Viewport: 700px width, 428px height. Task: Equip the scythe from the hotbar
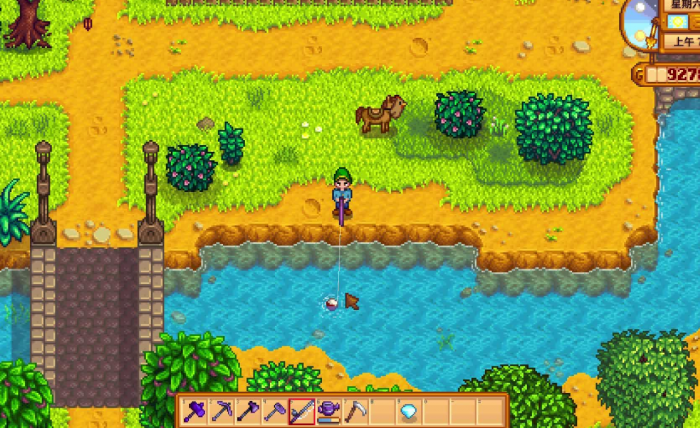pos(355,410)
